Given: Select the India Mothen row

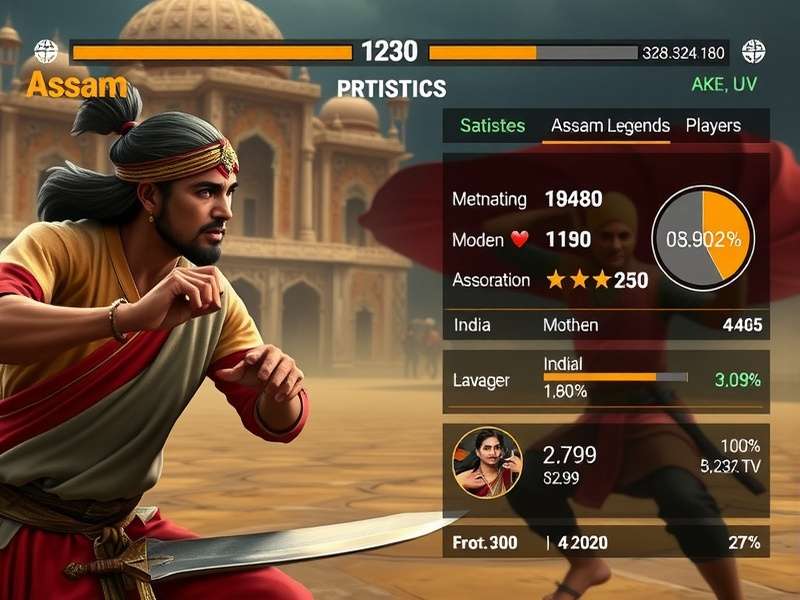Looking at the screenshot, I should coord(606,325).
